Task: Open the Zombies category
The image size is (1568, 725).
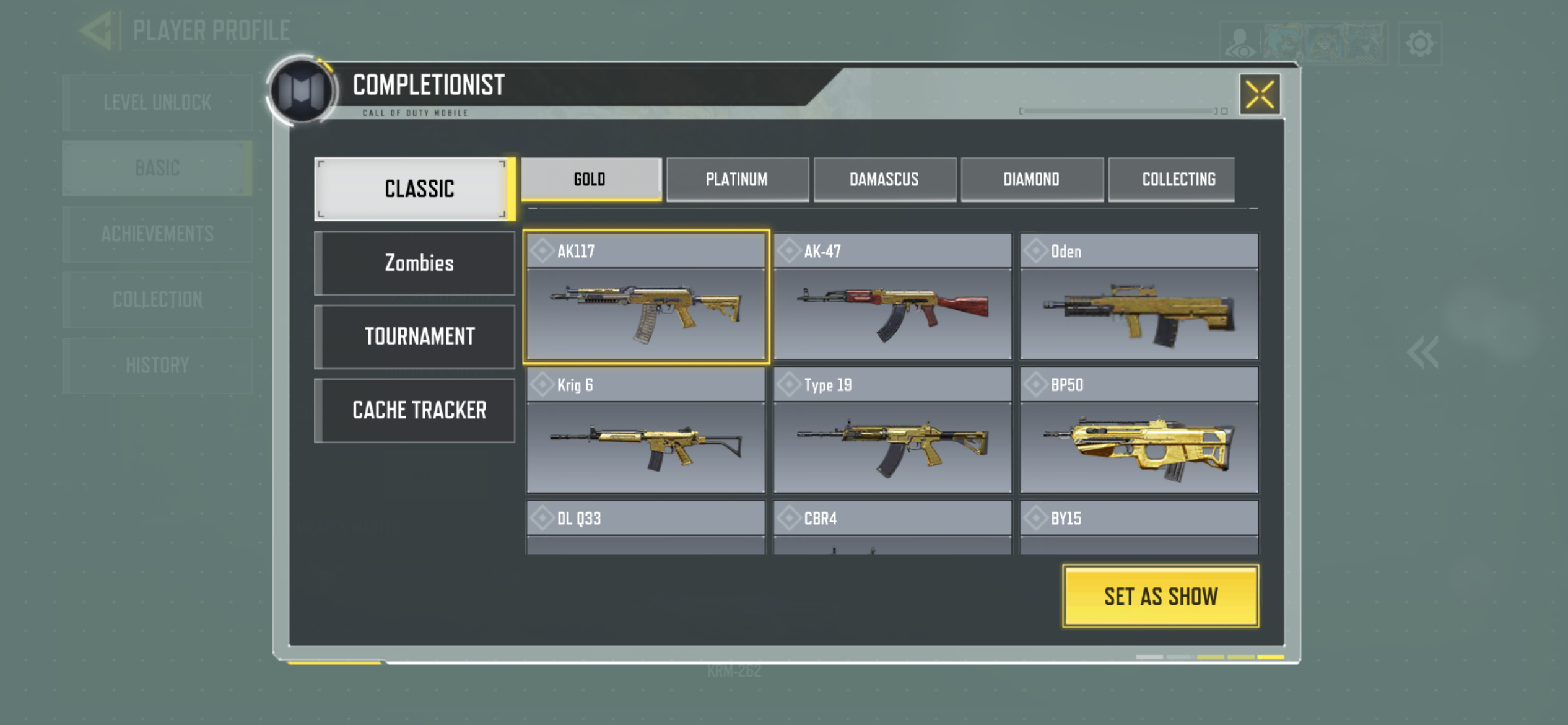Action: [416, 263]
